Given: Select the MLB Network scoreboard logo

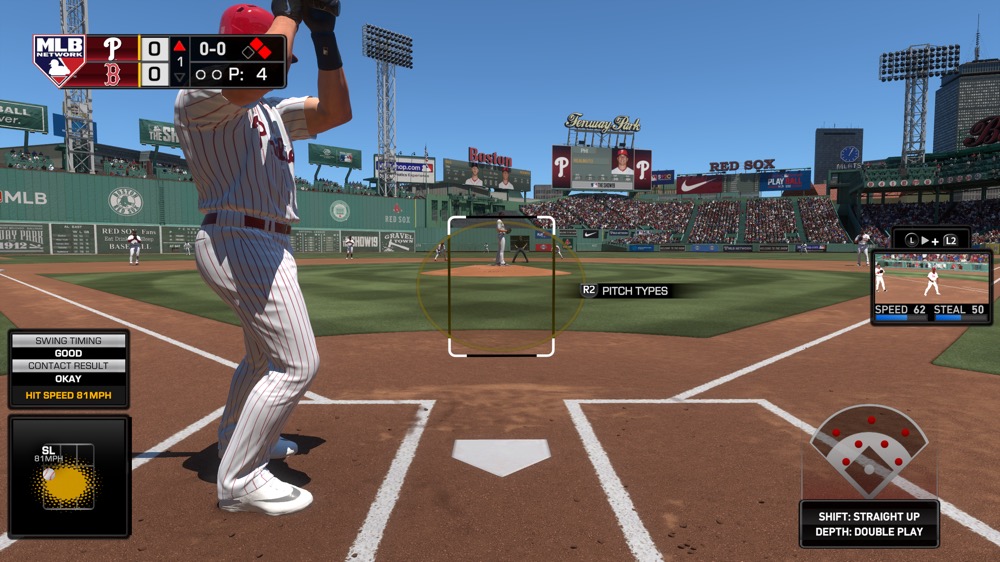Looking at the screenshot, I should (x=59, y=61).
